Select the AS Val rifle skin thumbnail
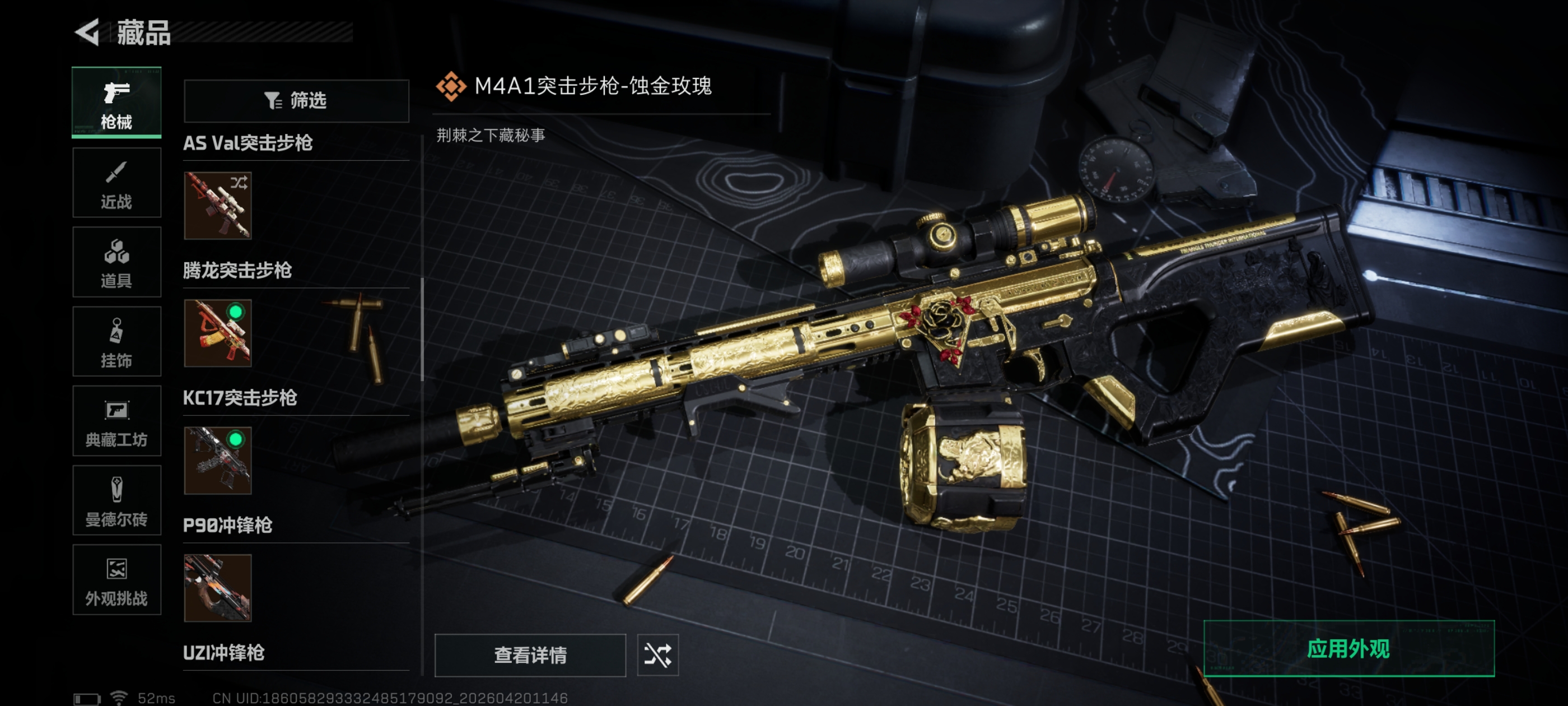Image resolution: width=1568 pixels, height=706 pixels. pos(217,206)
